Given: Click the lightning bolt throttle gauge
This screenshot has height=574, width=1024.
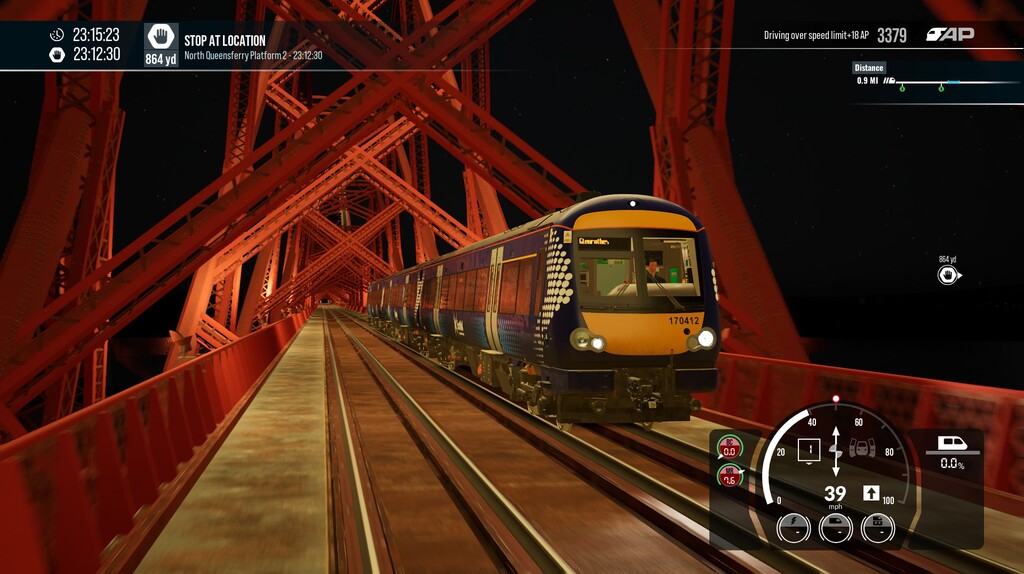Looking at the screenshot, I should (x=792, y=527).
